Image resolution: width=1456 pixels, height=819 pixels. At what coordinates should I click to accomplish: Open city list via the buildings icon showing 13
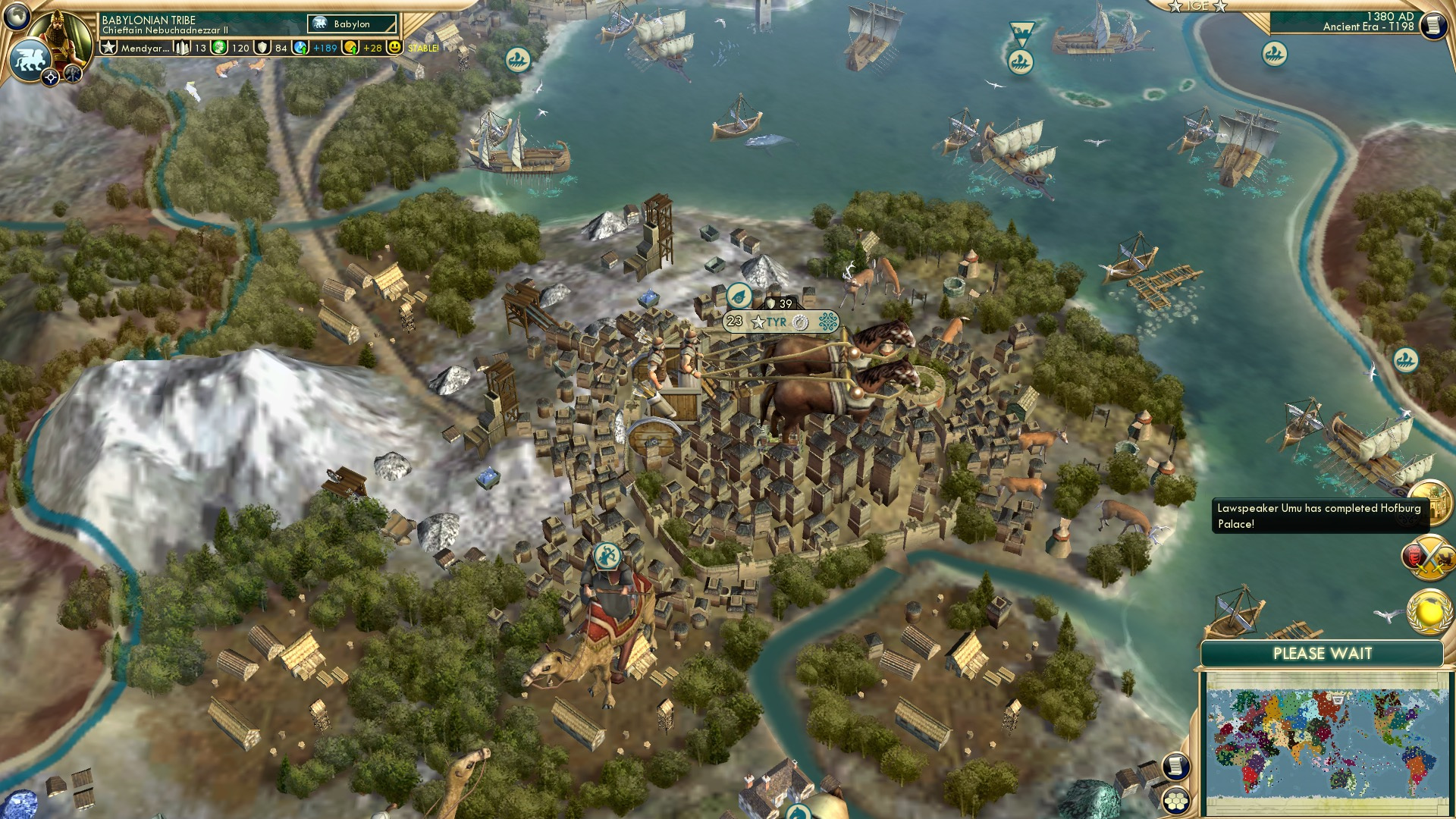click(x=180, y=48)
